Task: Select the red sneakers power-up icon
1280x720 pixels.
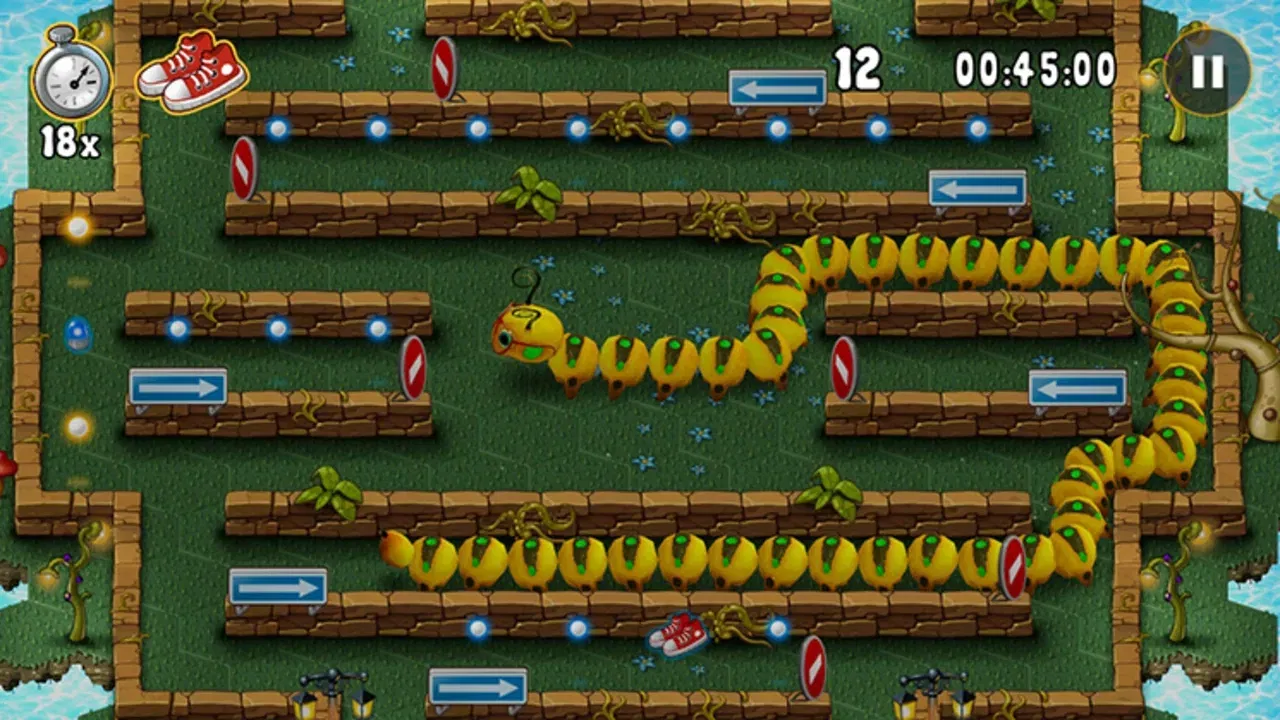Action: coord(193,70)
